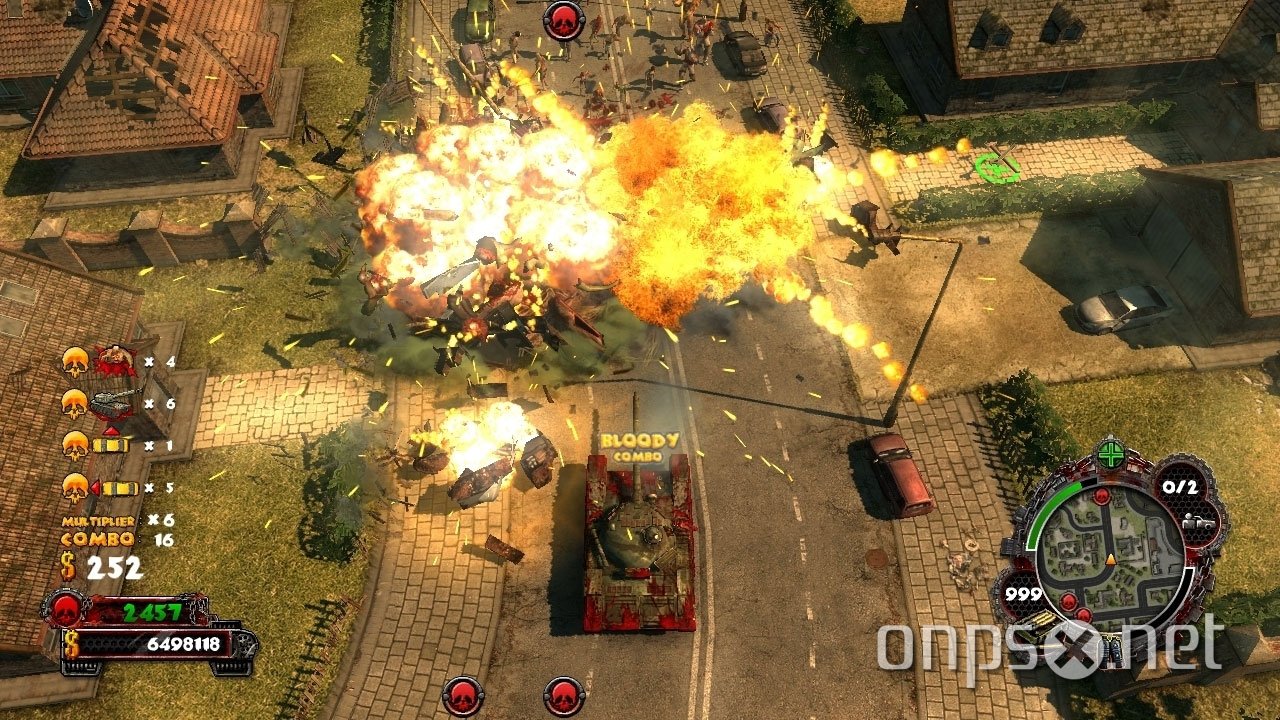Click the helicopter gunship counter icon
Image resolution: width=1280 pixels, height=720 pixels.
click(x=113, y=402)
